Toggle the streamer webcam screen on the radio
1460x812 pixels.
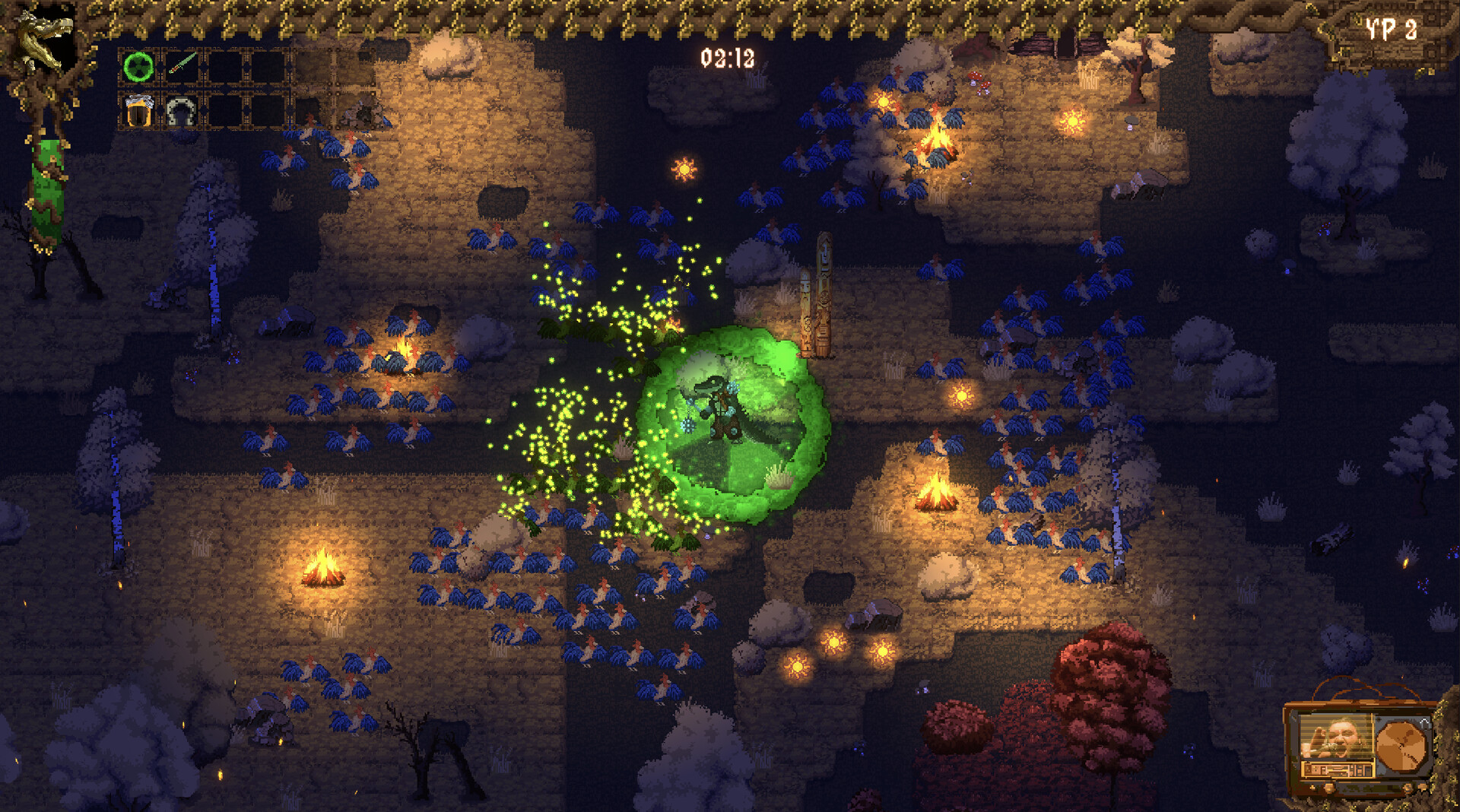coord(1335,736)
